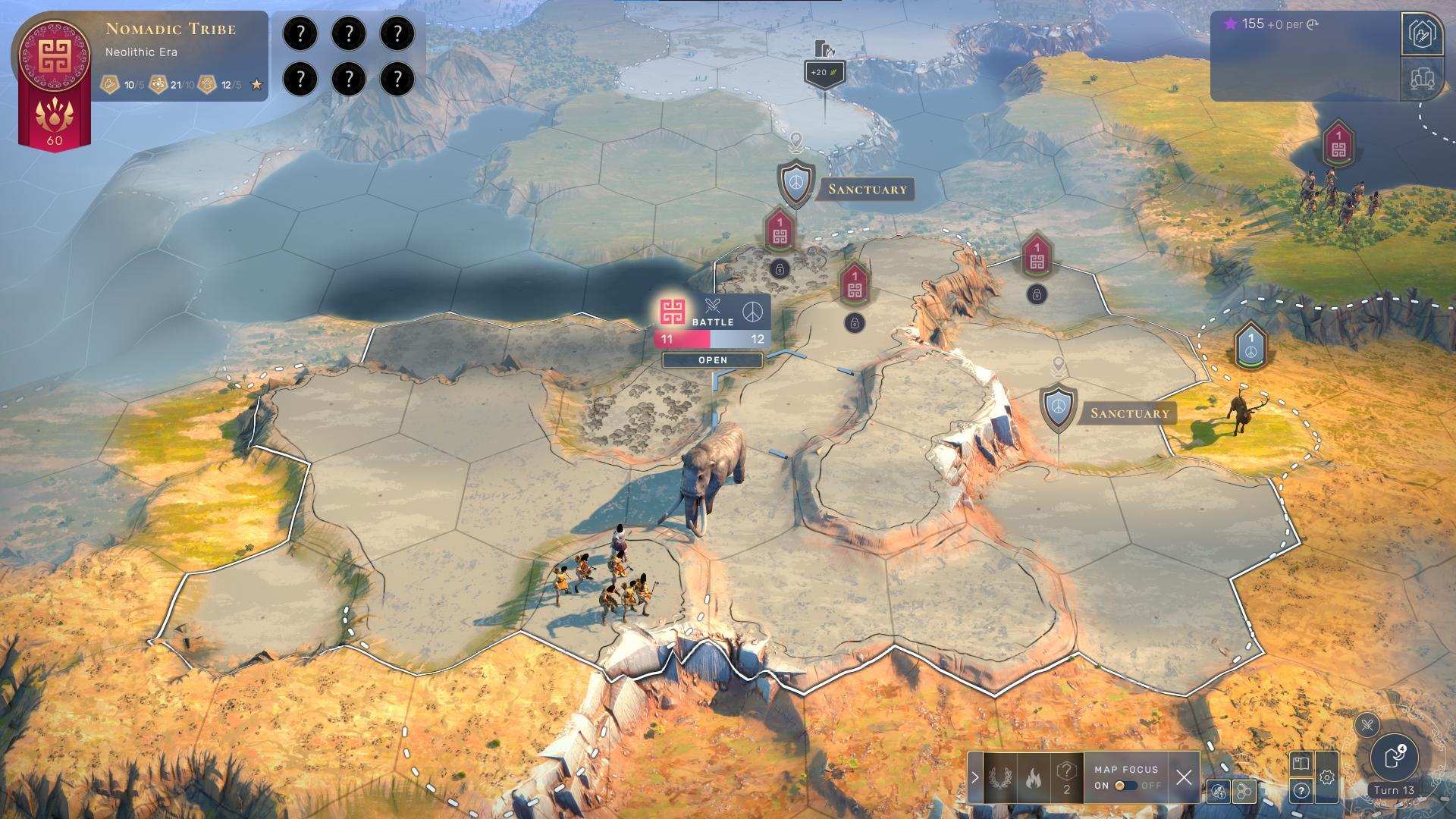The image size is (1456, 819).
Task: Click the laurel wreath icon in the bottom panel
Action: coord(999,777)
